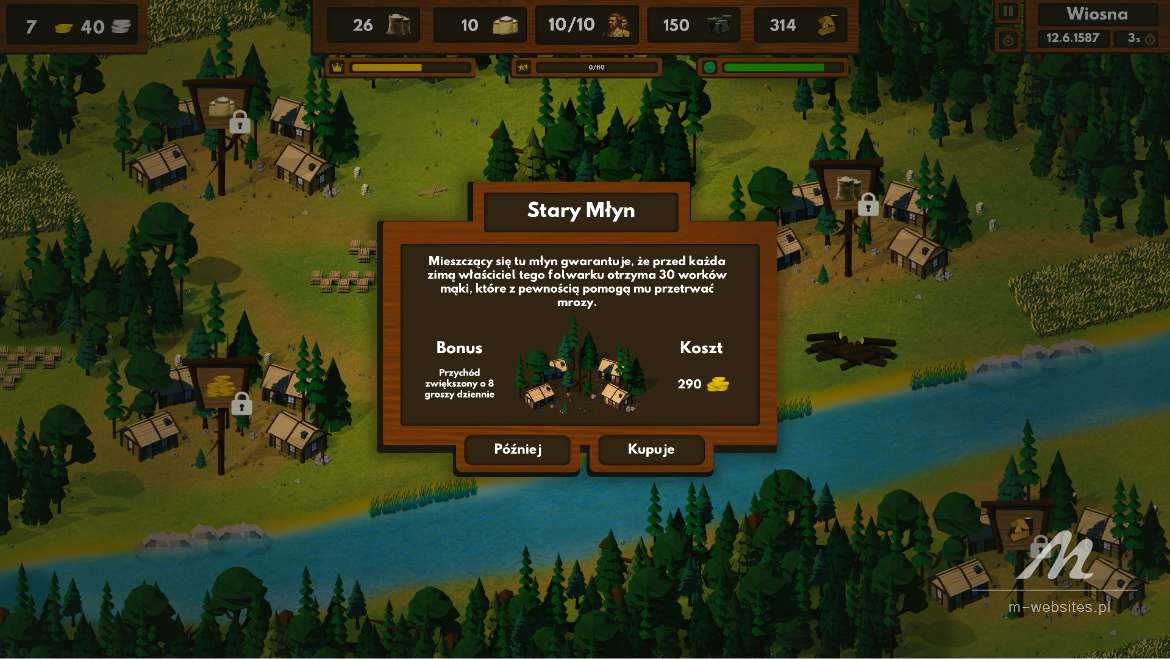1170x659 pixels.
Task: Choose Później to postpone the purchase
Action: coord(517,450)
